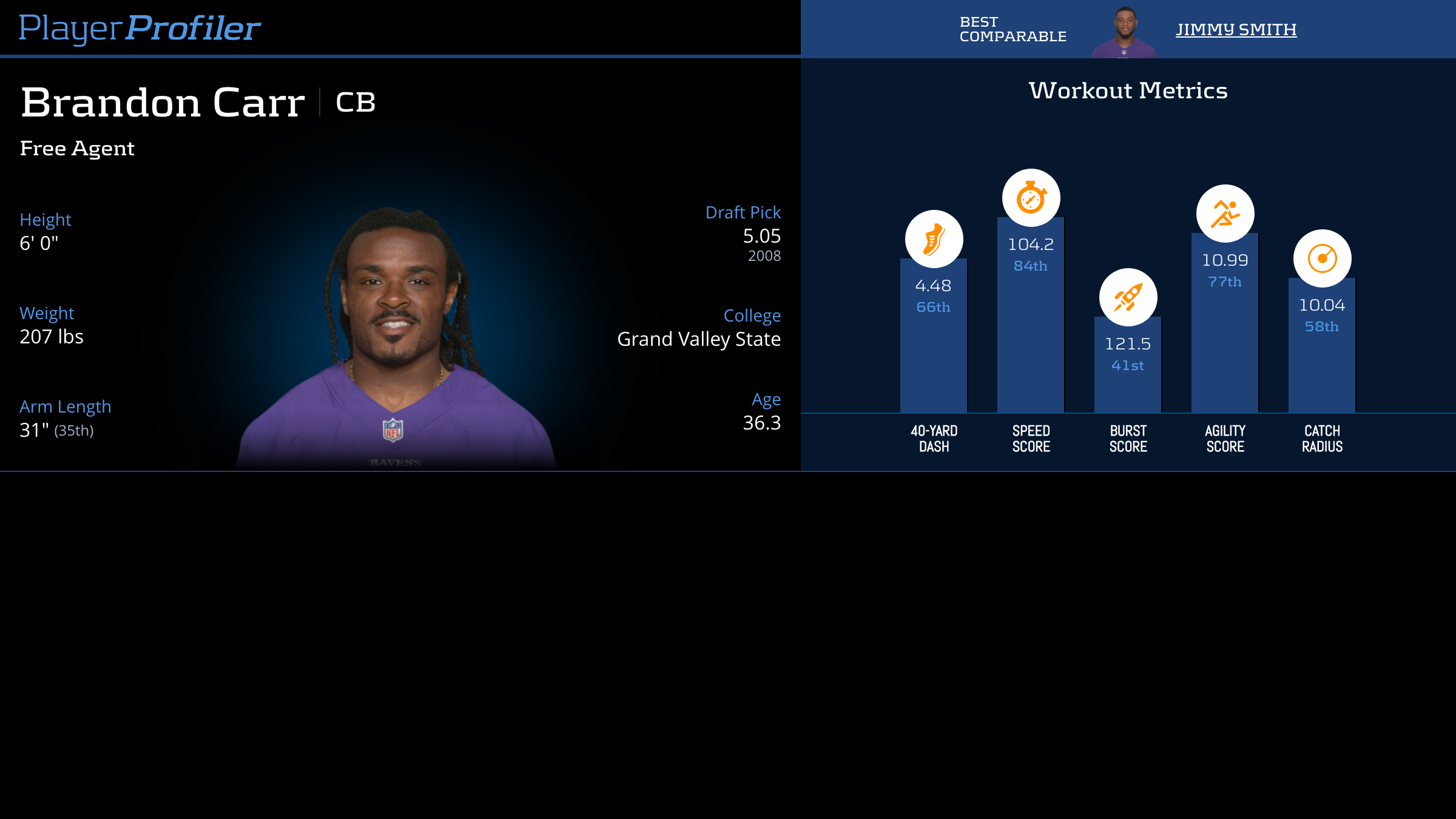Select the Speed Score stopwatch icon
The width and height of the screenshot is (1456, 819).
pyautogui.click(x=1031, y=198)
